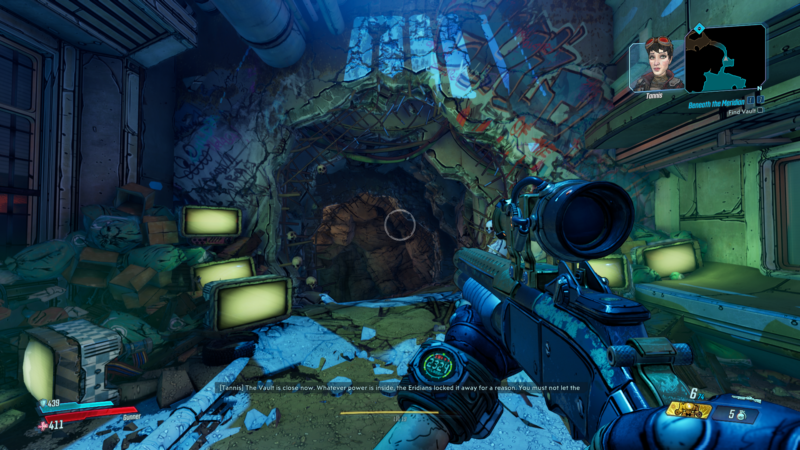Select the grenade icon

point(743,415)
